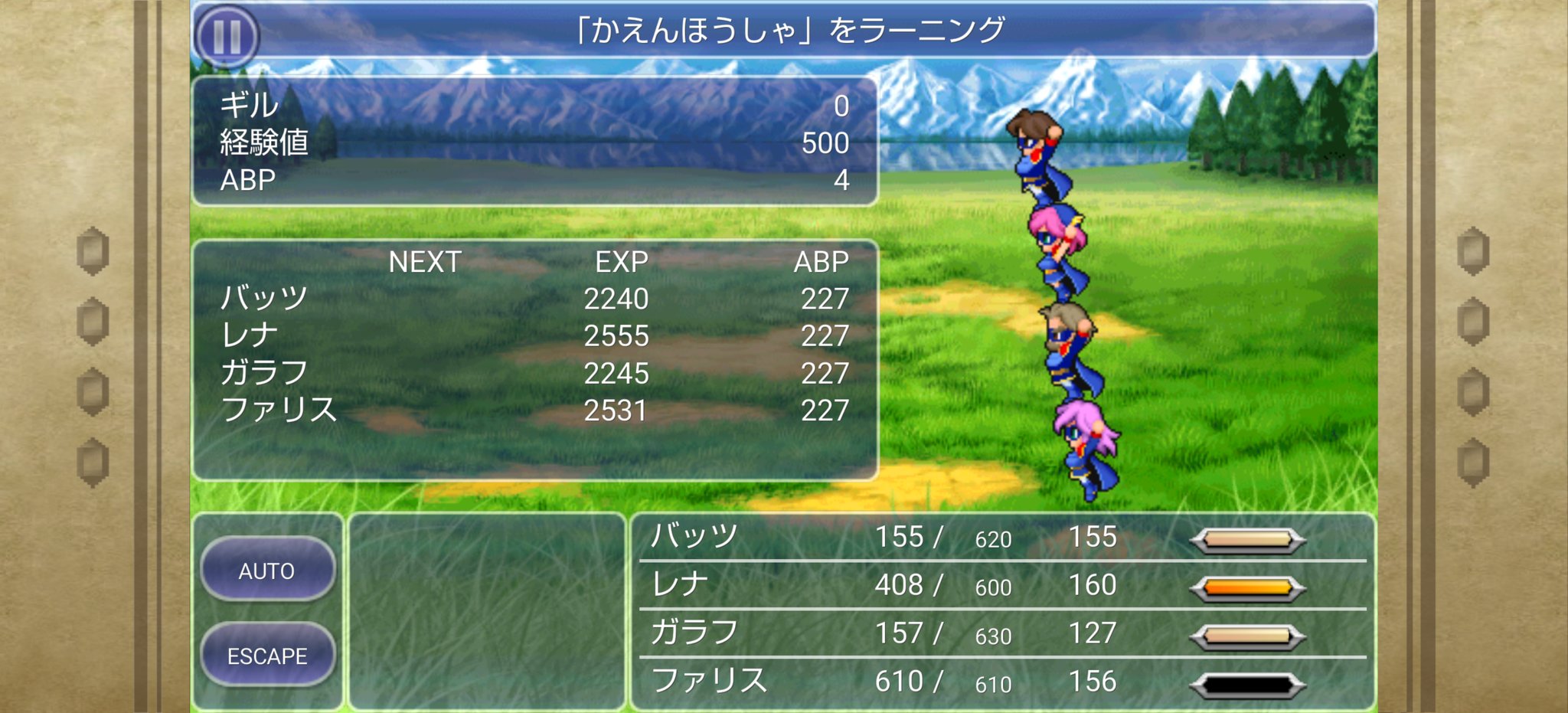Tap the AUTO battle icon button
This screenshot has height=713, width=1568.
pos(268,571)
